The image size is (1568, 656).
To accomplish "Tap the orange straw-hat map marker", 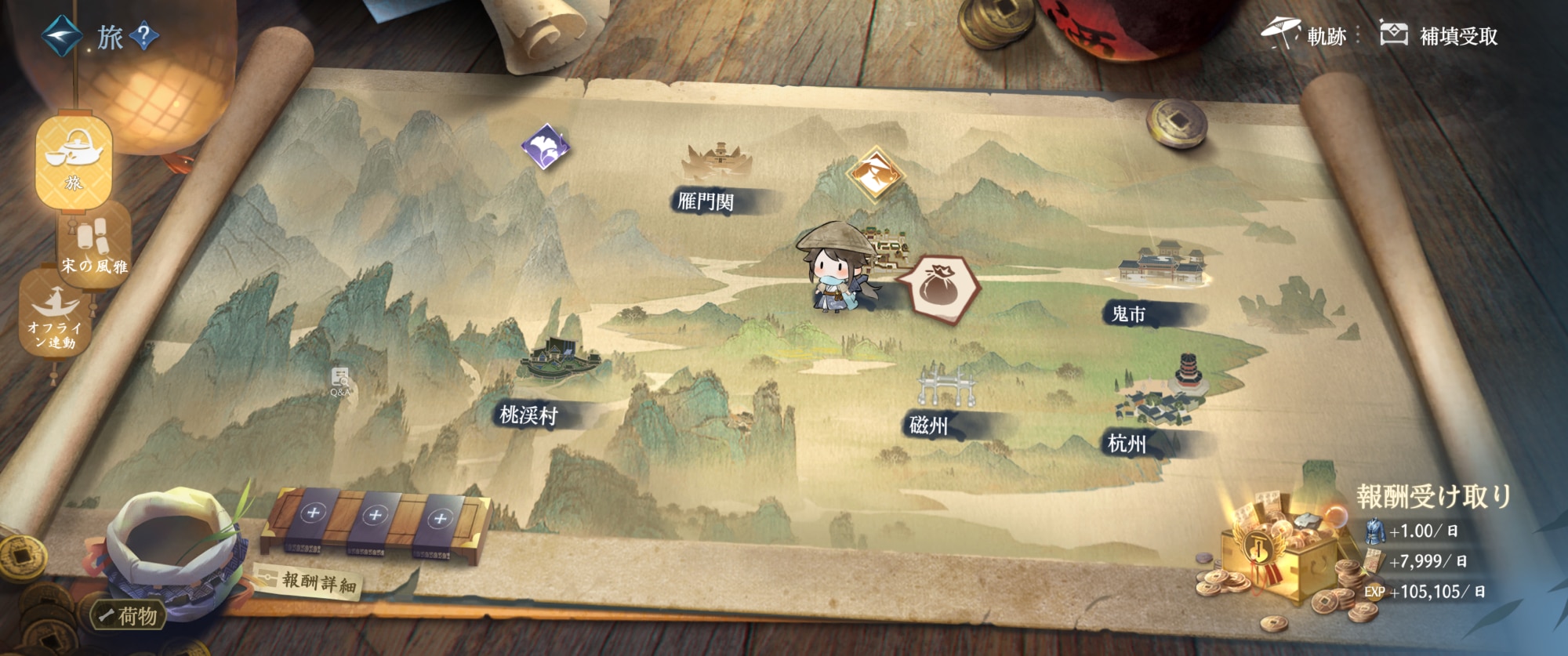I will [876, 174].
